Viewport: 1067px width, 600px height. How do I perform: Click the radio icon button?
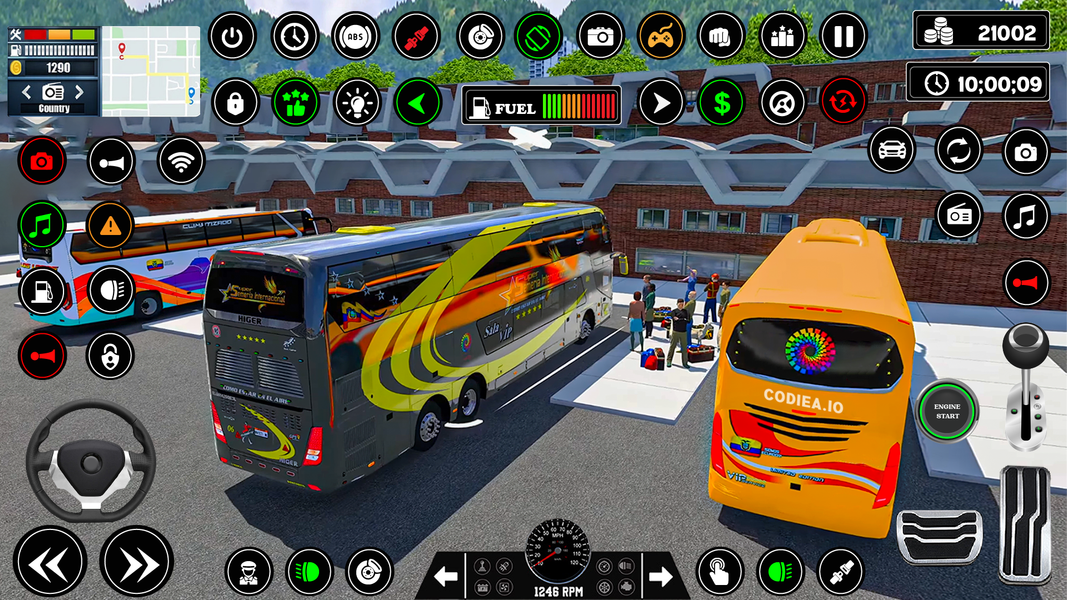click(959, 215)
